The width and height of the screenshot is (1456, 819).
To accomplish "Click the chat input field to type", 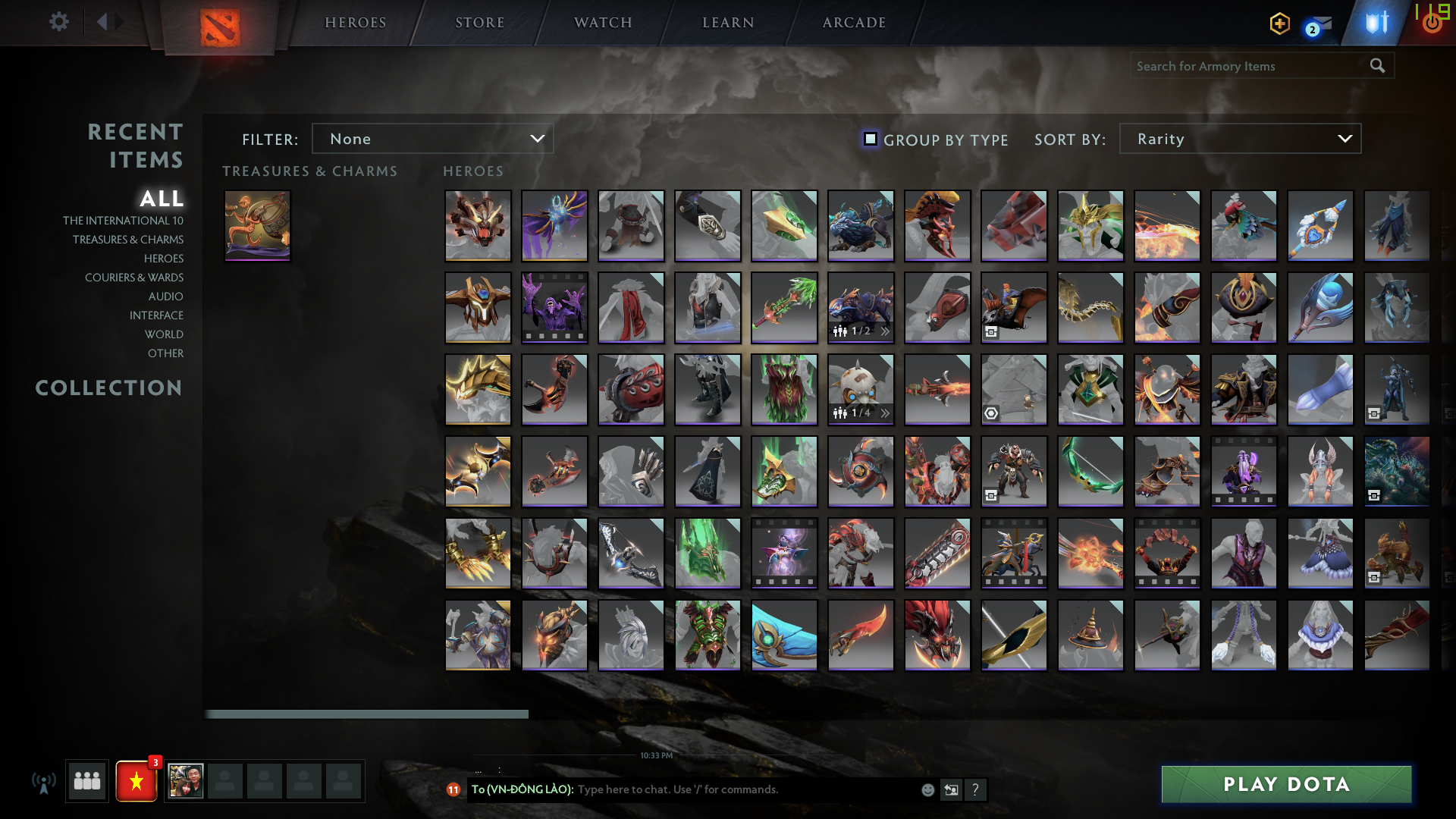I will (x=720, y=789).
